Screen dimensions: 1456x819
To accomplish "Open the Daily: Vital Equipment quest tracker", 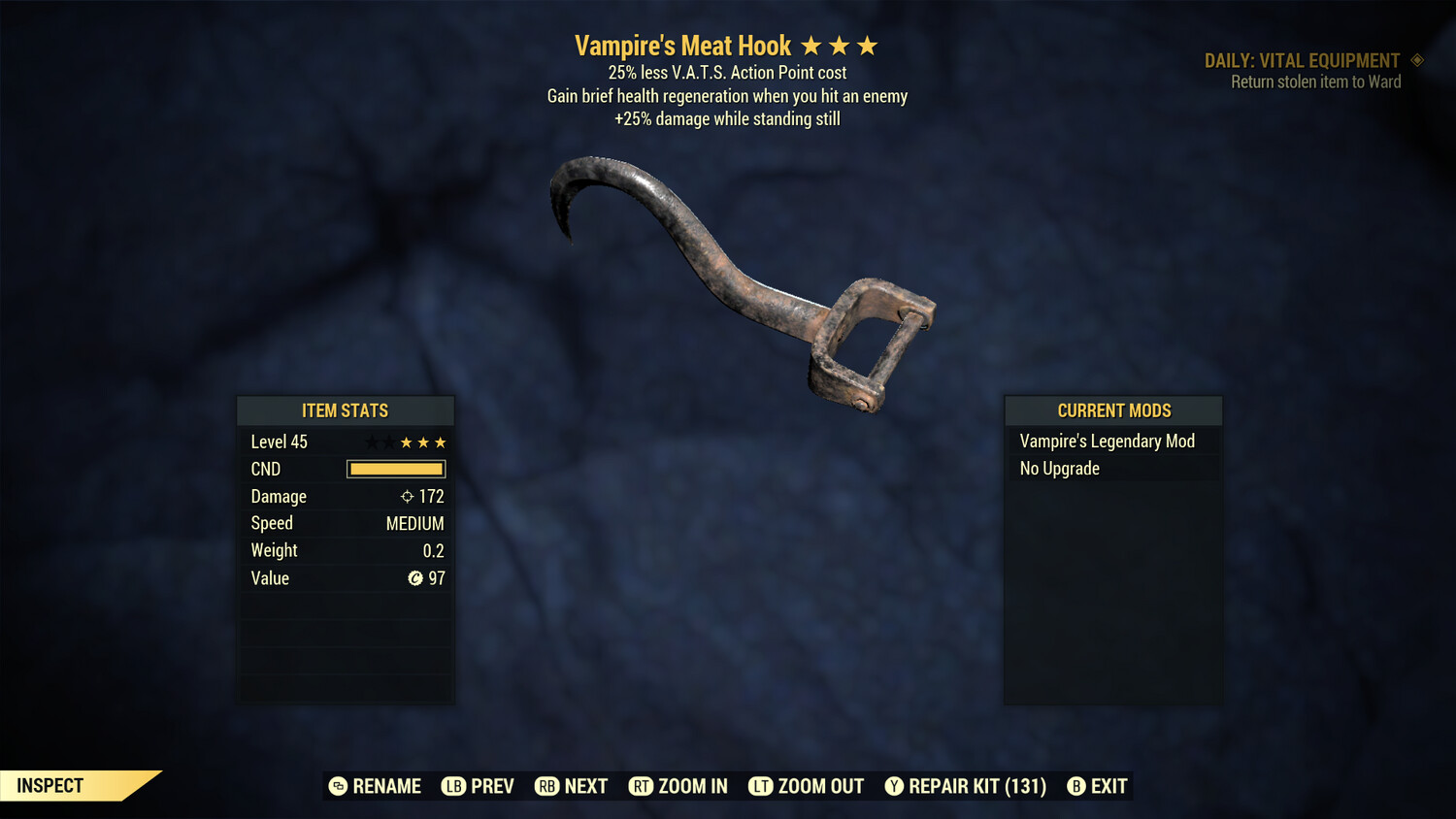I will [x=1303, y=61].
